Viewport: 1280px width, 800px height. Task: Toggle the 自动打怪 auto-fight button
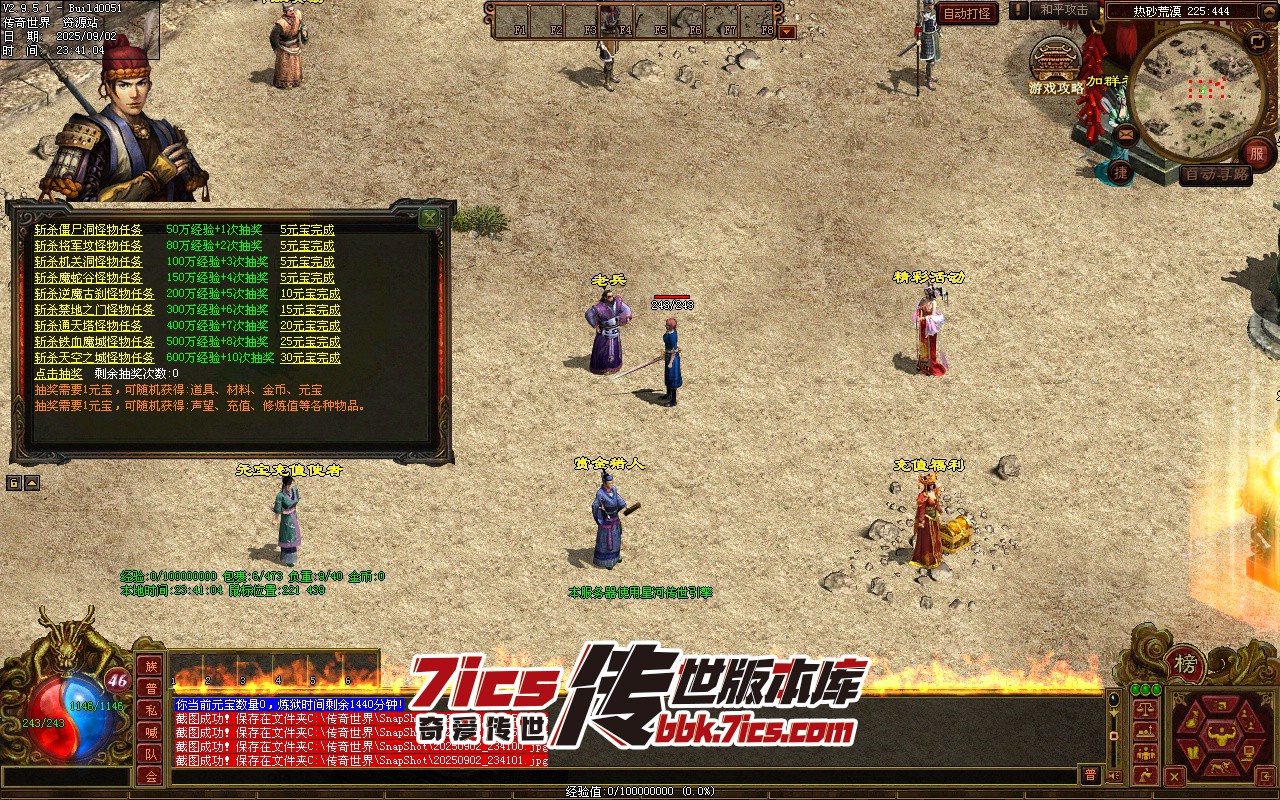click(x=968, y=14)
